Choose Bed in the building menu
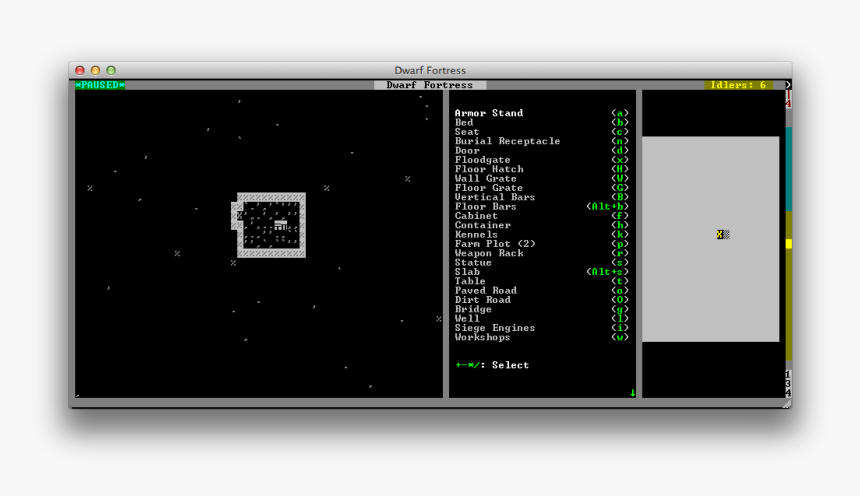This screenshot has width=860, height=496. pyautogui.click(x=464, y=123)
